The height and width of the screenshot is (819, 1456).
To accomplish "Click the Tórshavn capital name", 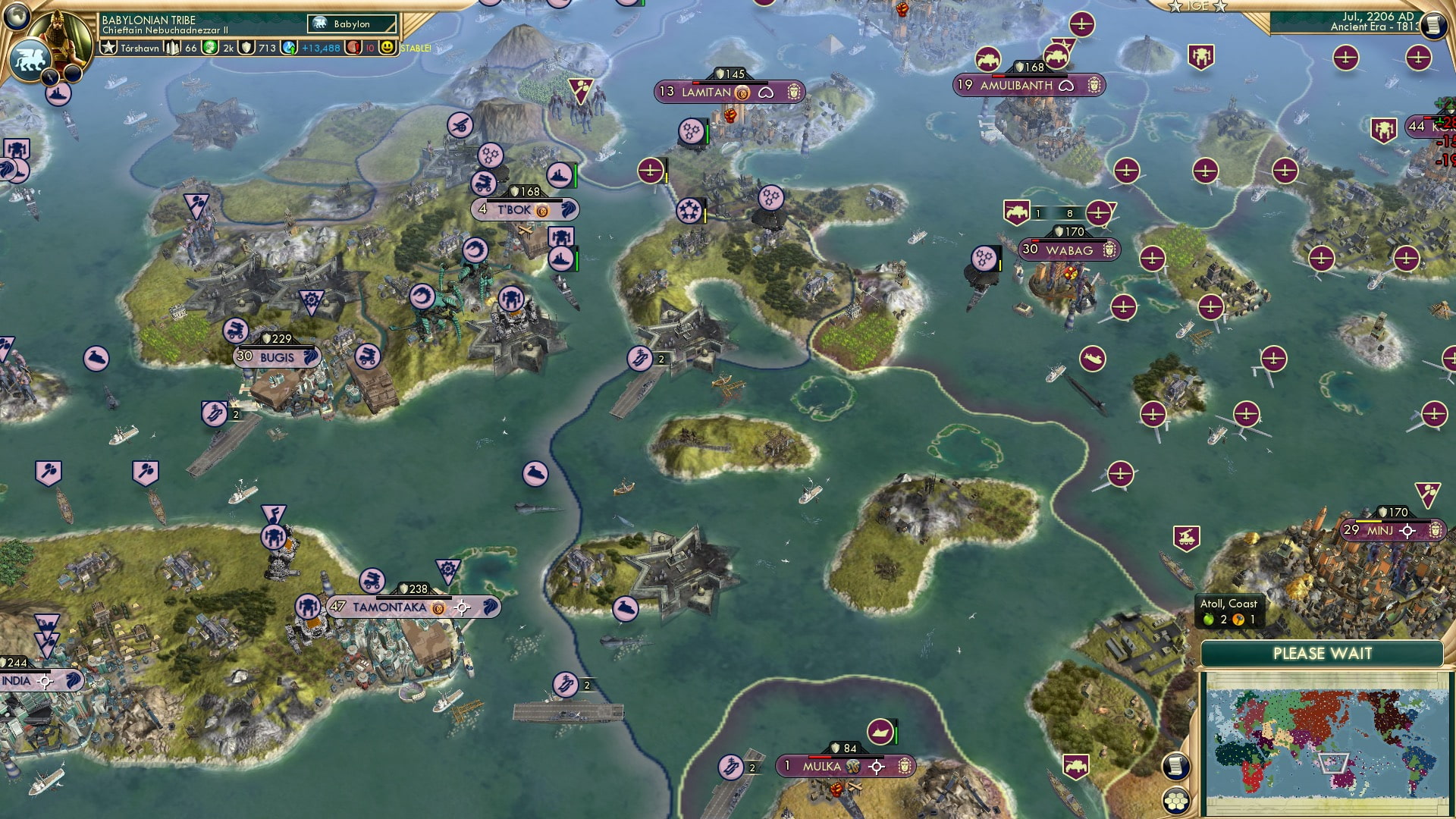I will tap(140, 48).
